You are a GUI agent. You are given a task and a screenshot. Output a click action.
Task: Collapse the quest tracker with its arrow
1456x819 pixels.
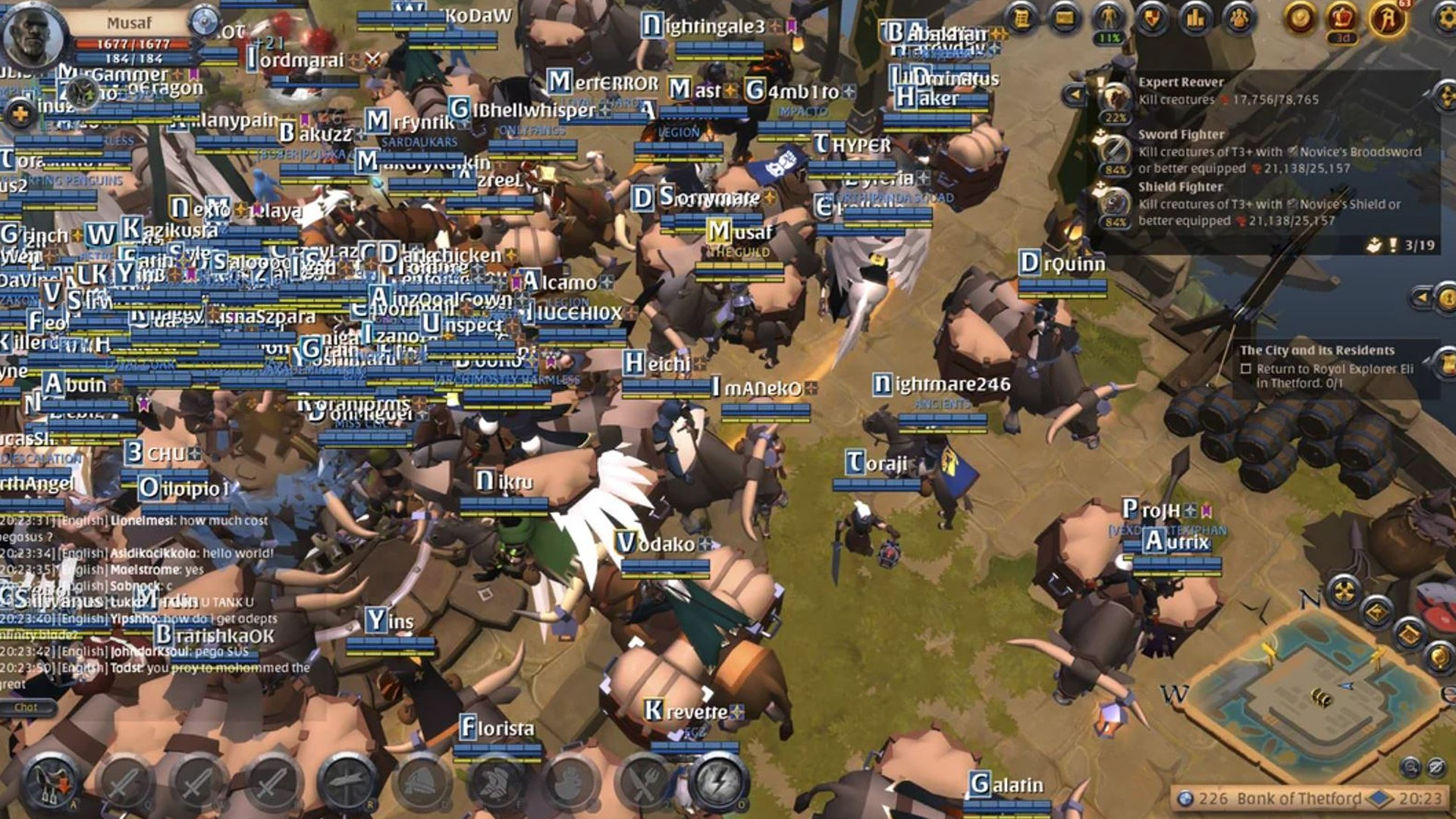pyautogui.click(x=1075, y=93)
